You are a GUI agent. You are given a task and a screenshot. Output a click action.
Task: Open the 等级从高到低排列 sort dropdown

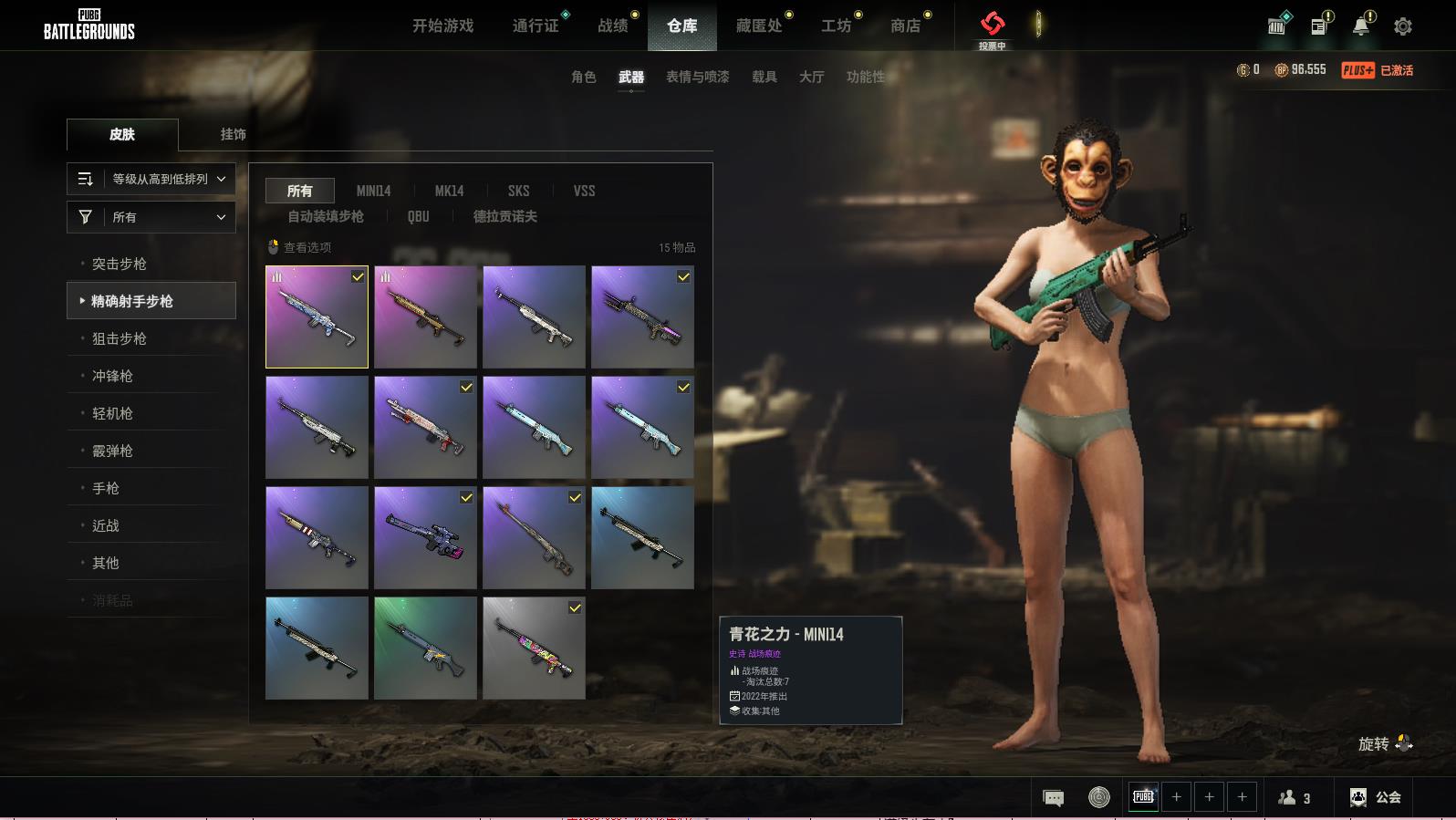(151, 179)
